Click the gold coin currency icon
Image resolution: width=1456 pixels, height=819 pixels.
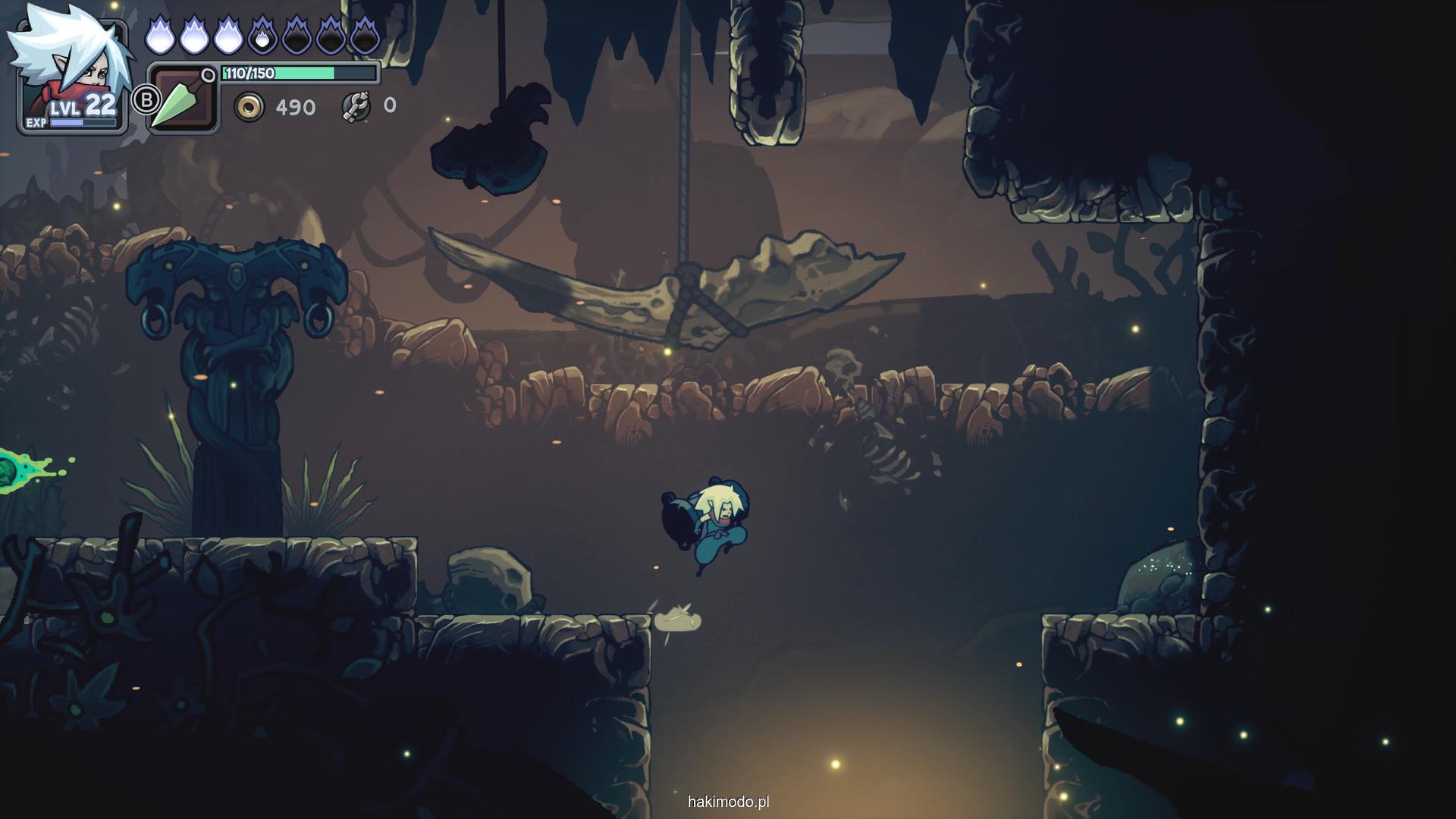tap(249, 108)
